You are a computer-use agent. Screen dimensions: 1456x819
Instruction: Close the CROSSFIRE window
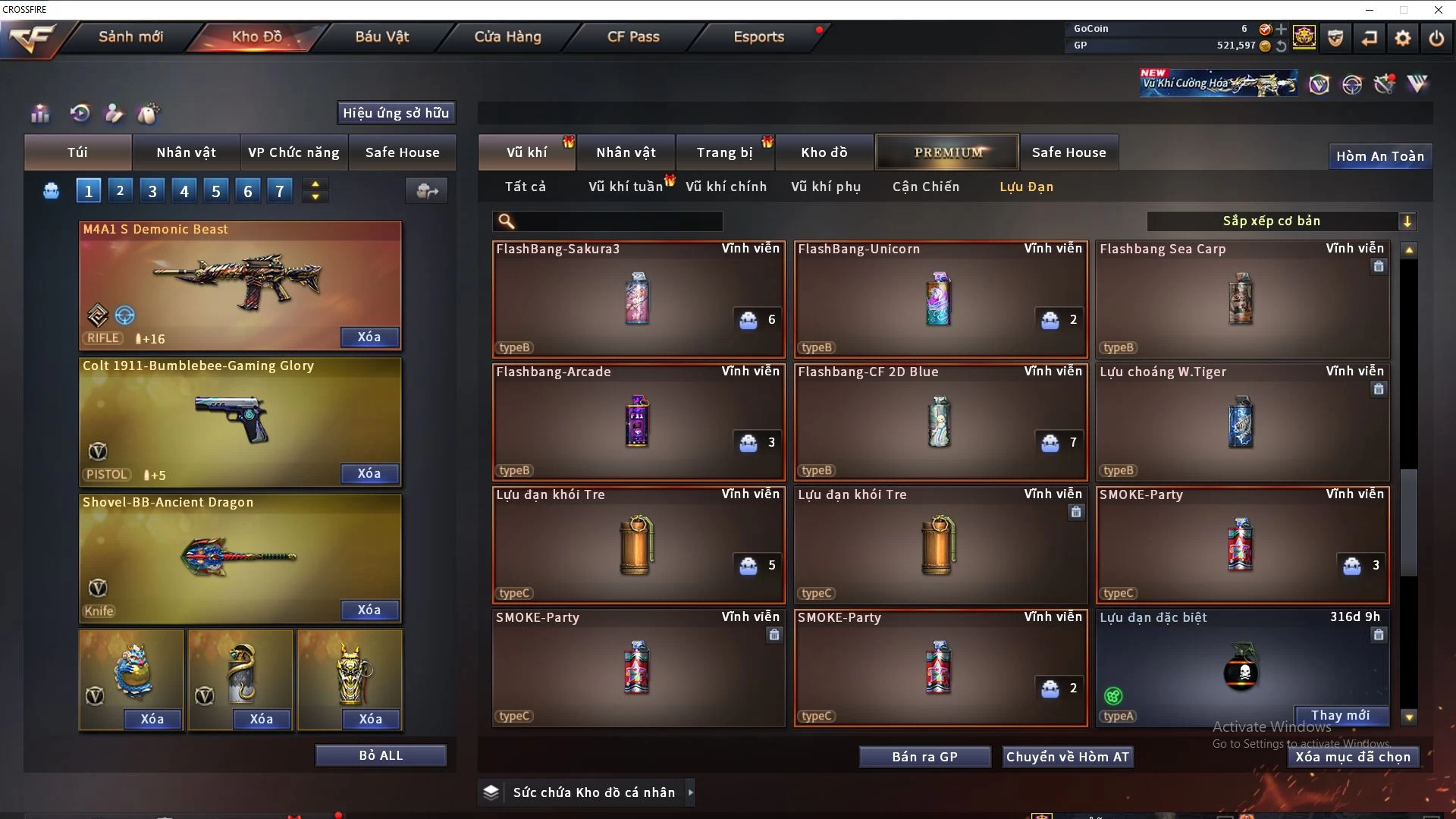(x=1438, y=10)
